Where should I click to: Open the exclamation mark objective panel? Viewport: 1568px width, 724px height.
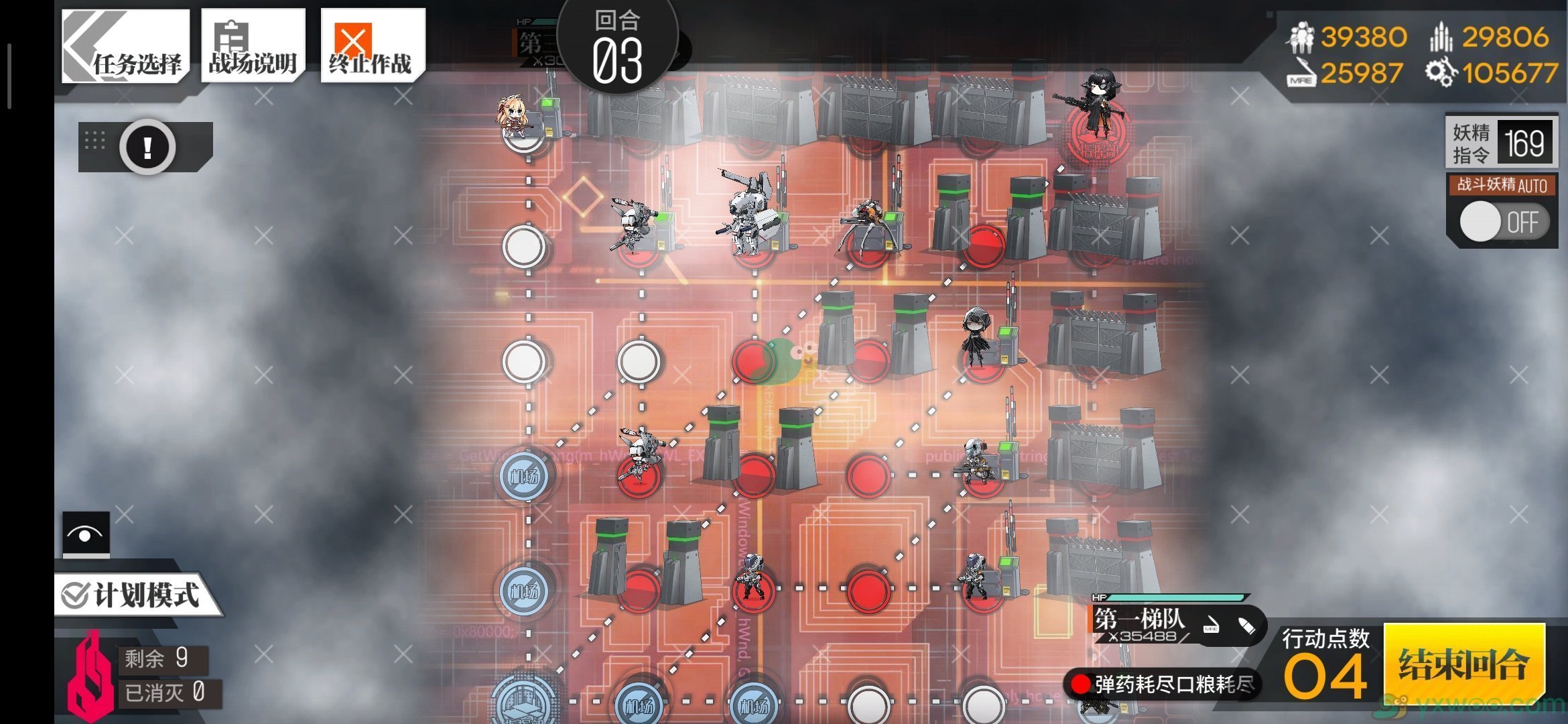coord(147,147)
